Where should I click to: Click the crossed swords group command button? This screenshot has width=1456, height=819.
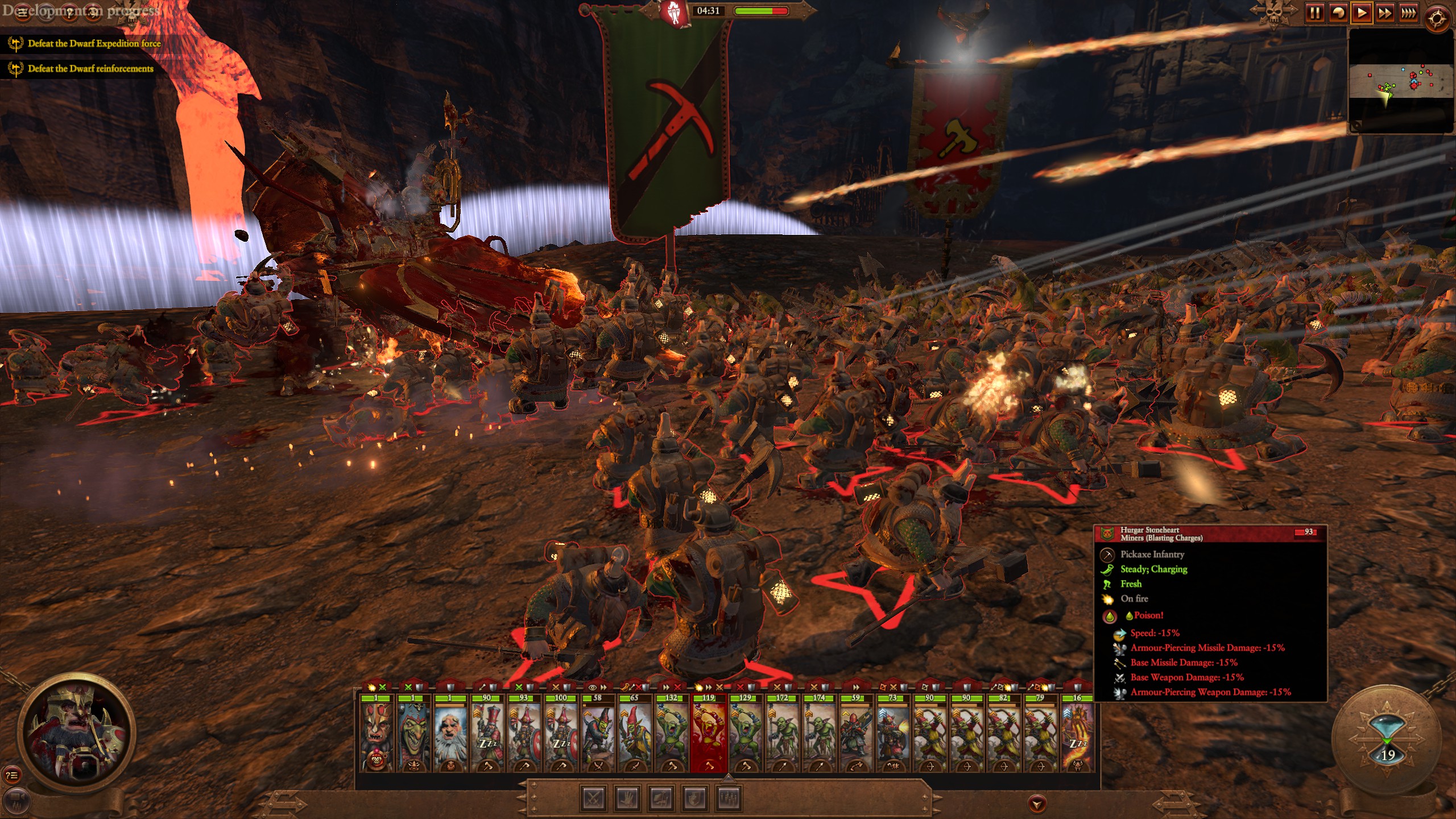tap(594, 799)
